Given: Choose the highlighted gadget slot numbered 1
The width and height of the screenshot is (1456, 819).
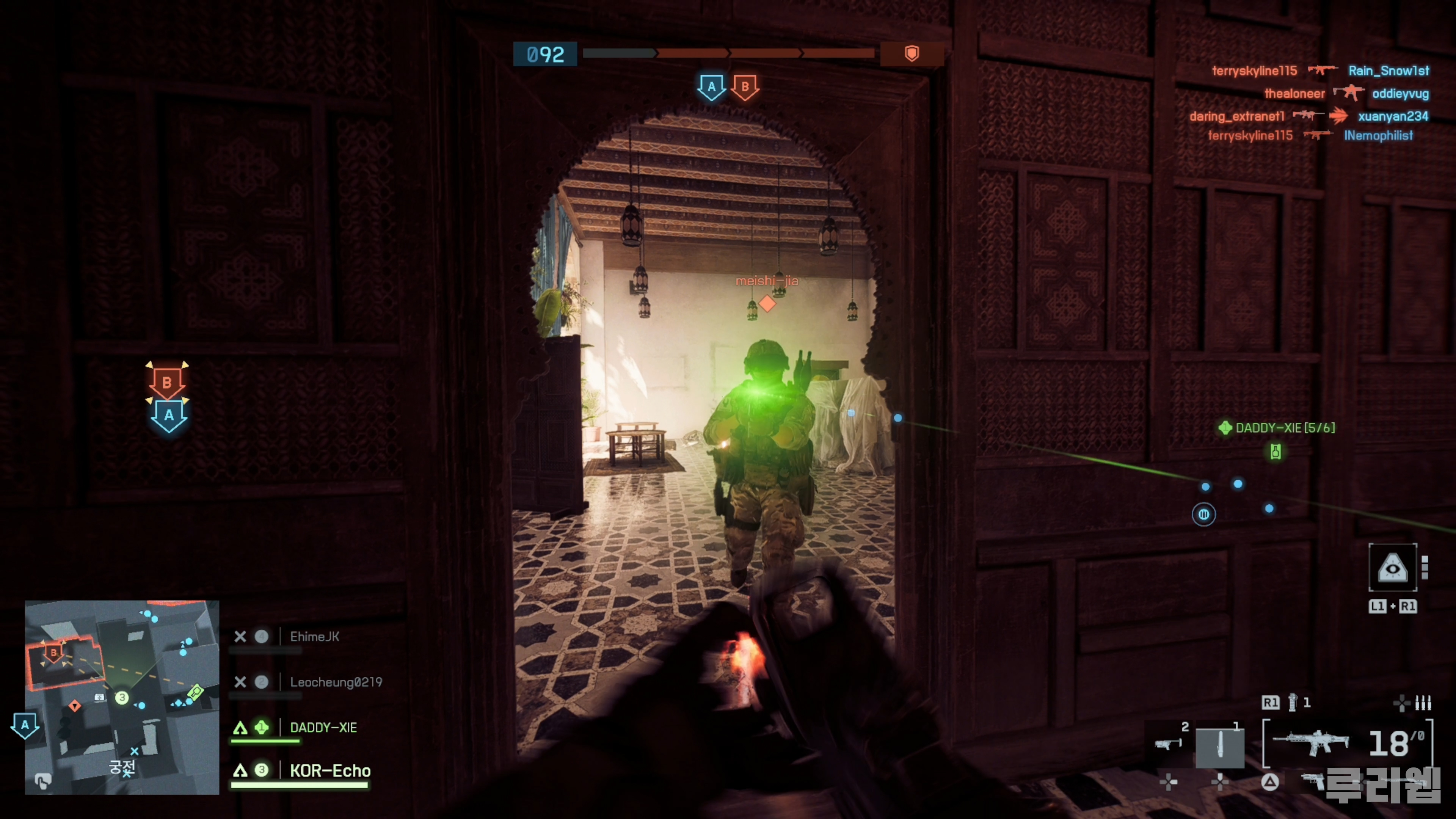Looking at the screenshot, I should [x=1220, y=747].
